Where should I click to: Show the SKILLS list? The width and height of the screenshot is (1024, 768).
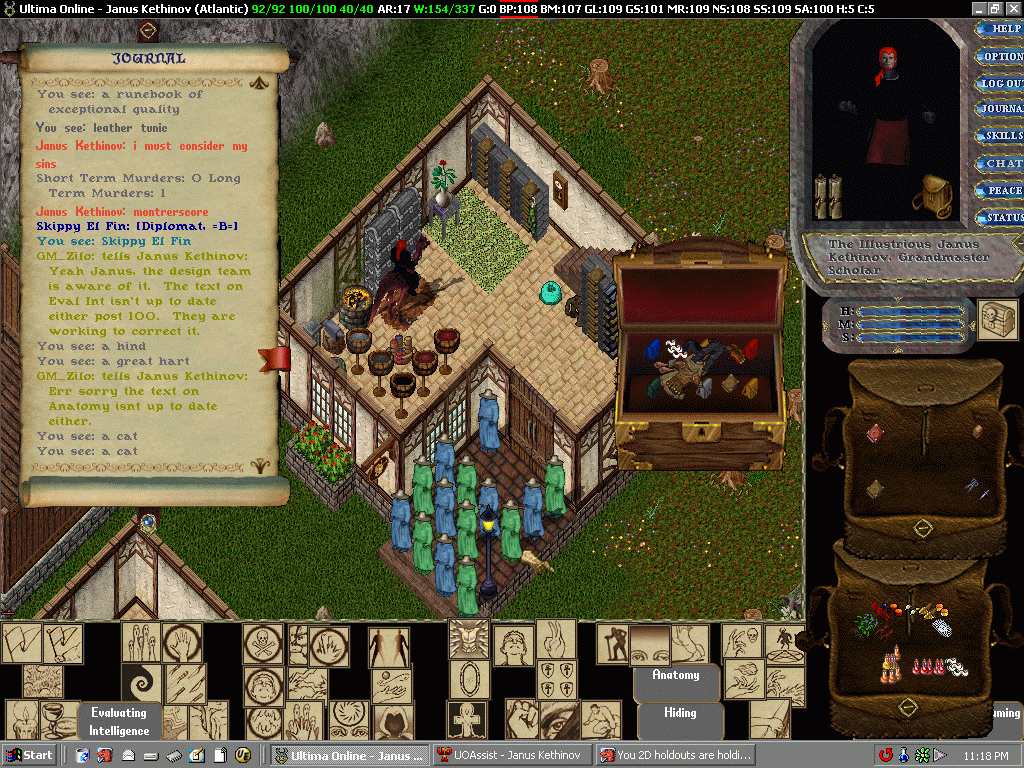pos(1001,136)
